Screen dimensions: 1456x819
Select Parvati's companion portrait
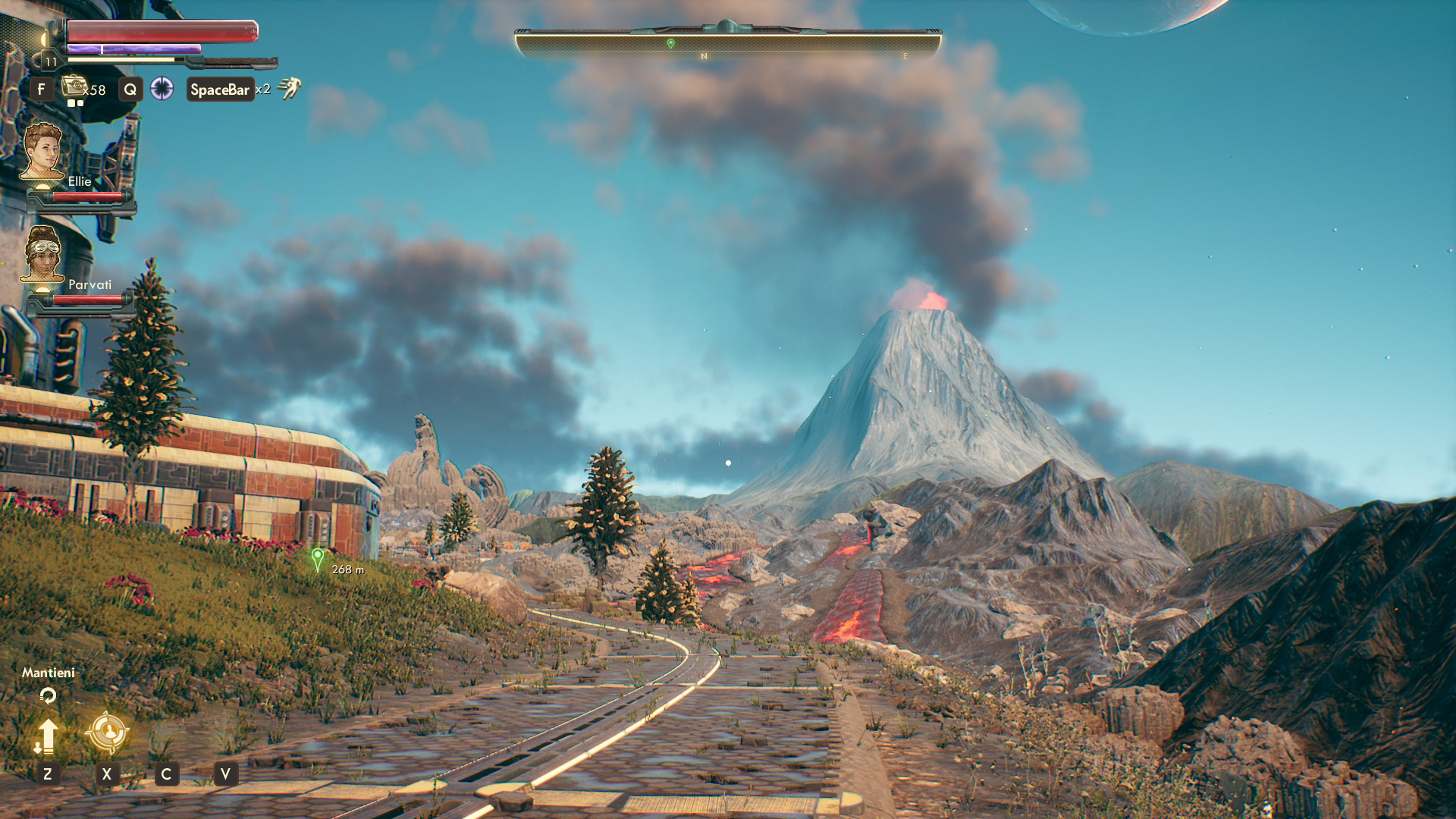42,254
